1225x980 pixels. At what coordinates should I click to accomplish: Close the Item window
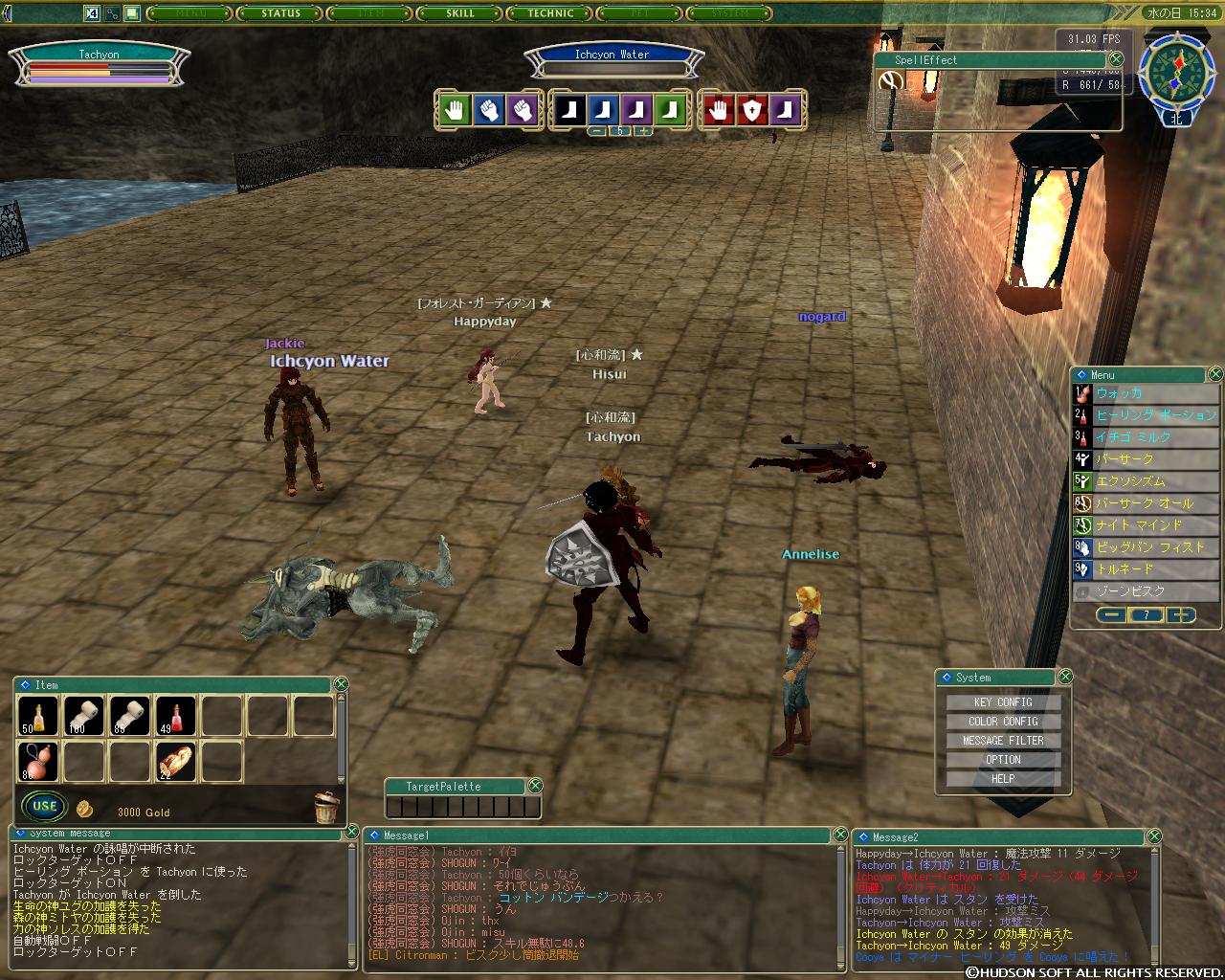[341, 684]
